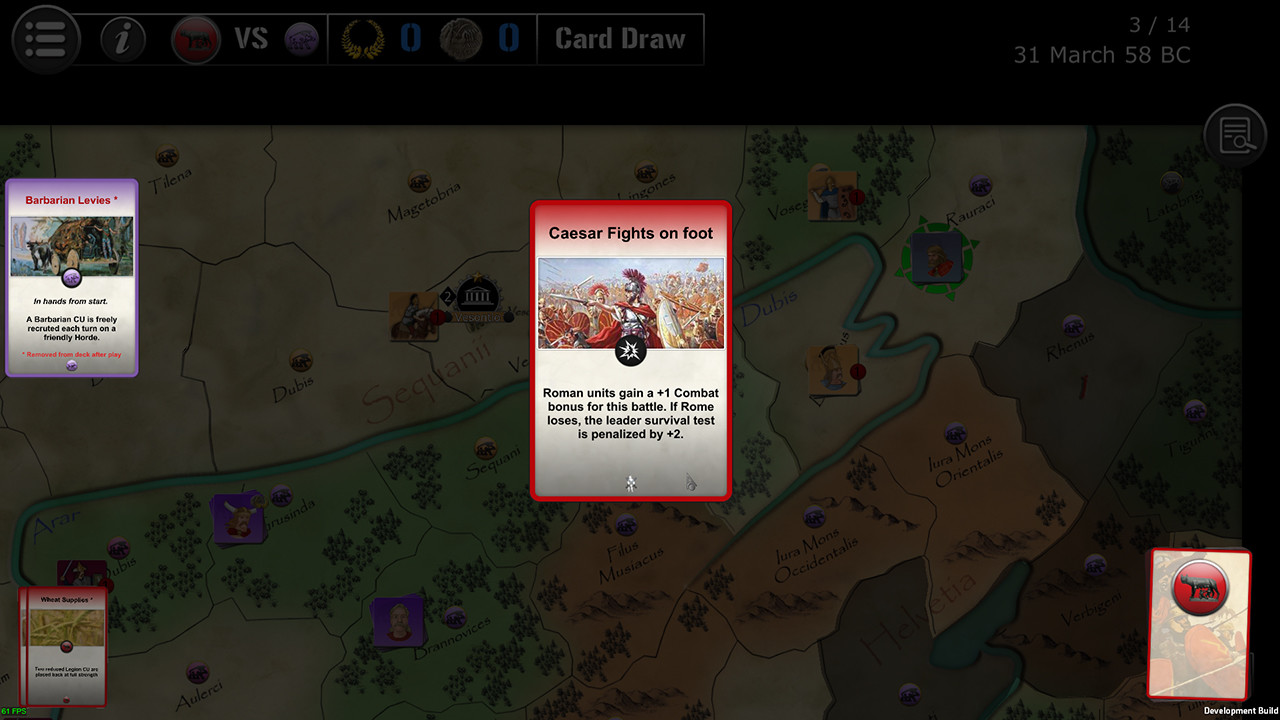Select the Barbarian Levies card
1280x720 pixels.
[71, 278]
